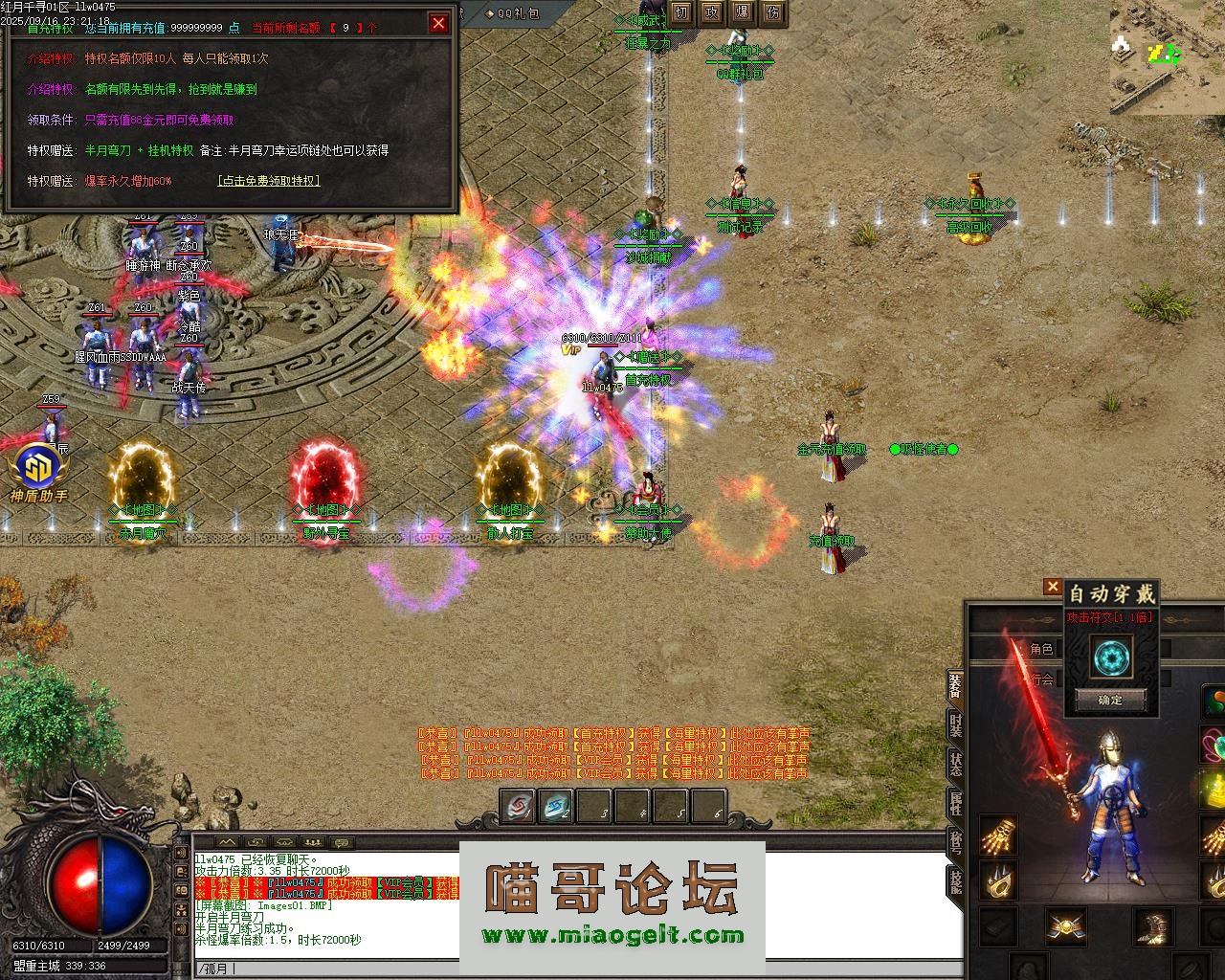The image size is (1225, 980).
Task: Toggle the 爆 drop-rate button
Action: tap(743, 12)
